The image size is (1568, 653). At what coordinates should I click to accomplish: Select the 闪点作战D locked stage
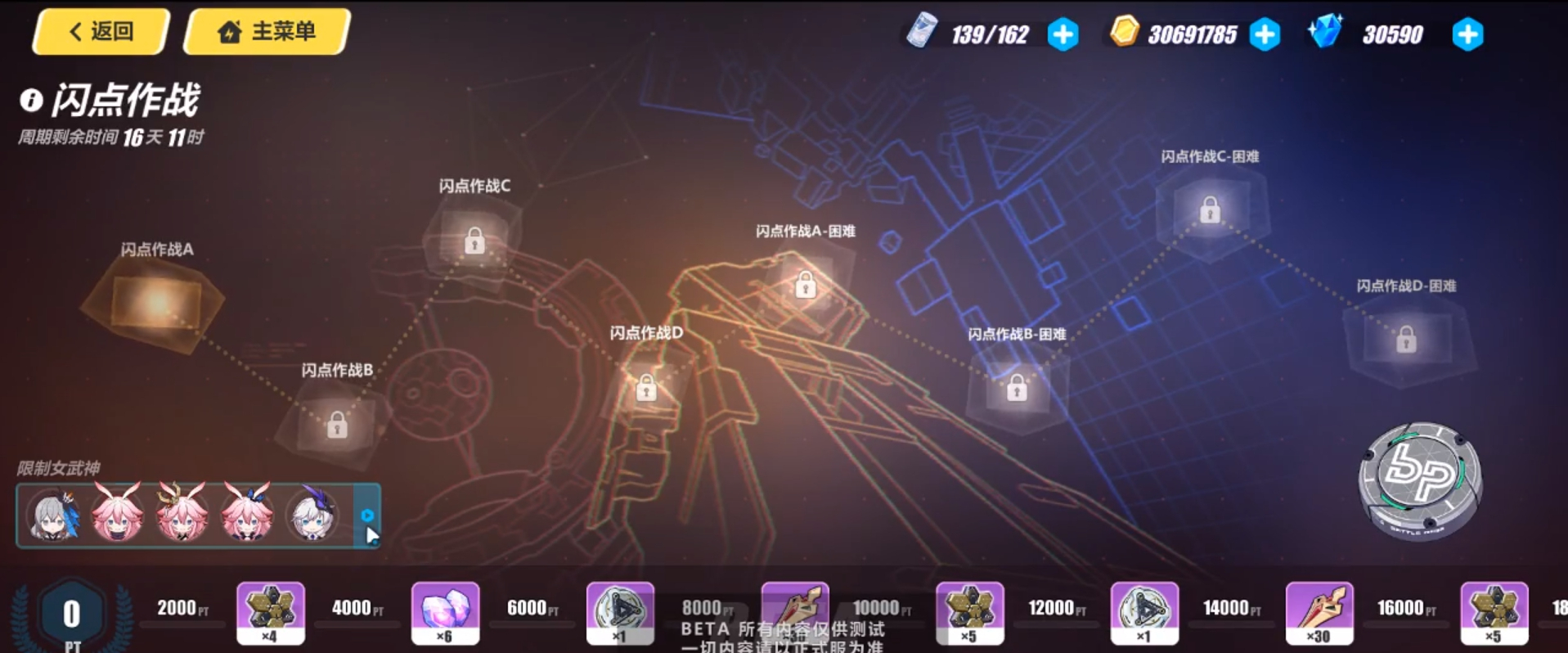pos(646,386)
